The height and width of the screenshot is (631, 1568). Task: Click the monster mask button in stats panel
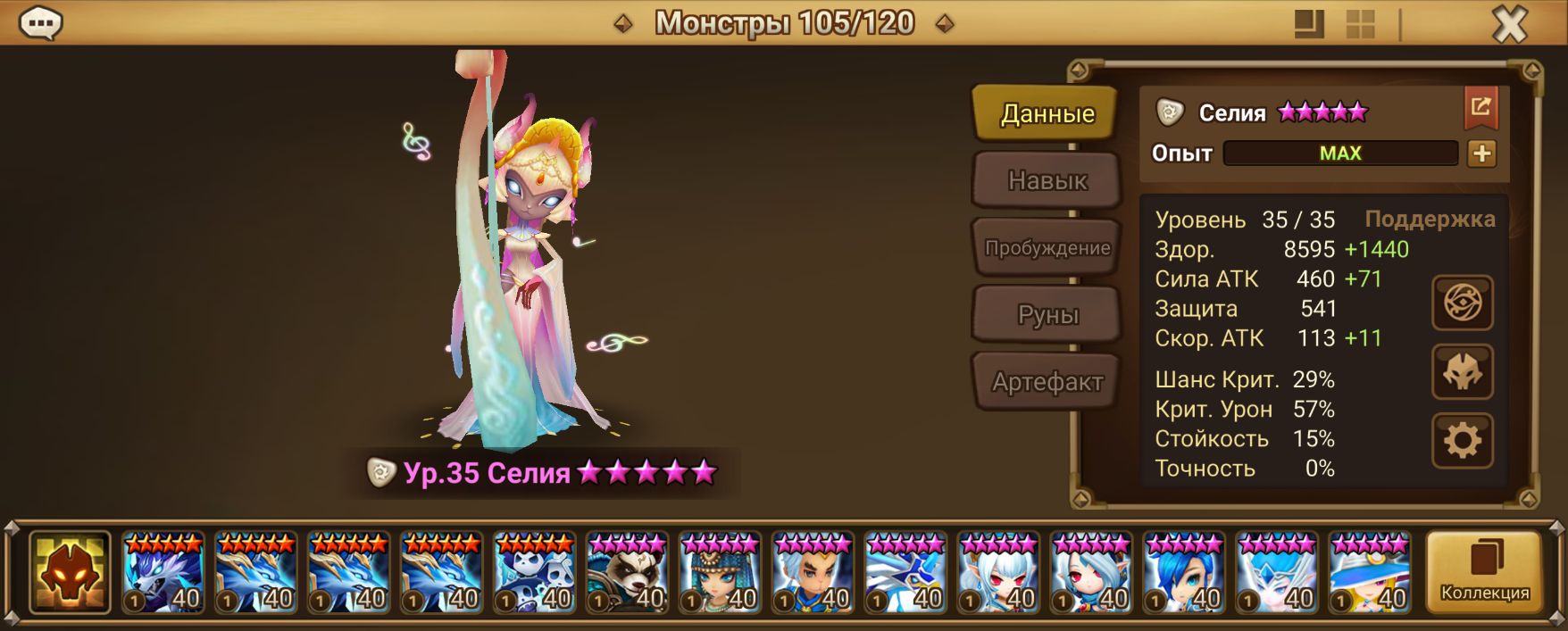coord(1462,372)
